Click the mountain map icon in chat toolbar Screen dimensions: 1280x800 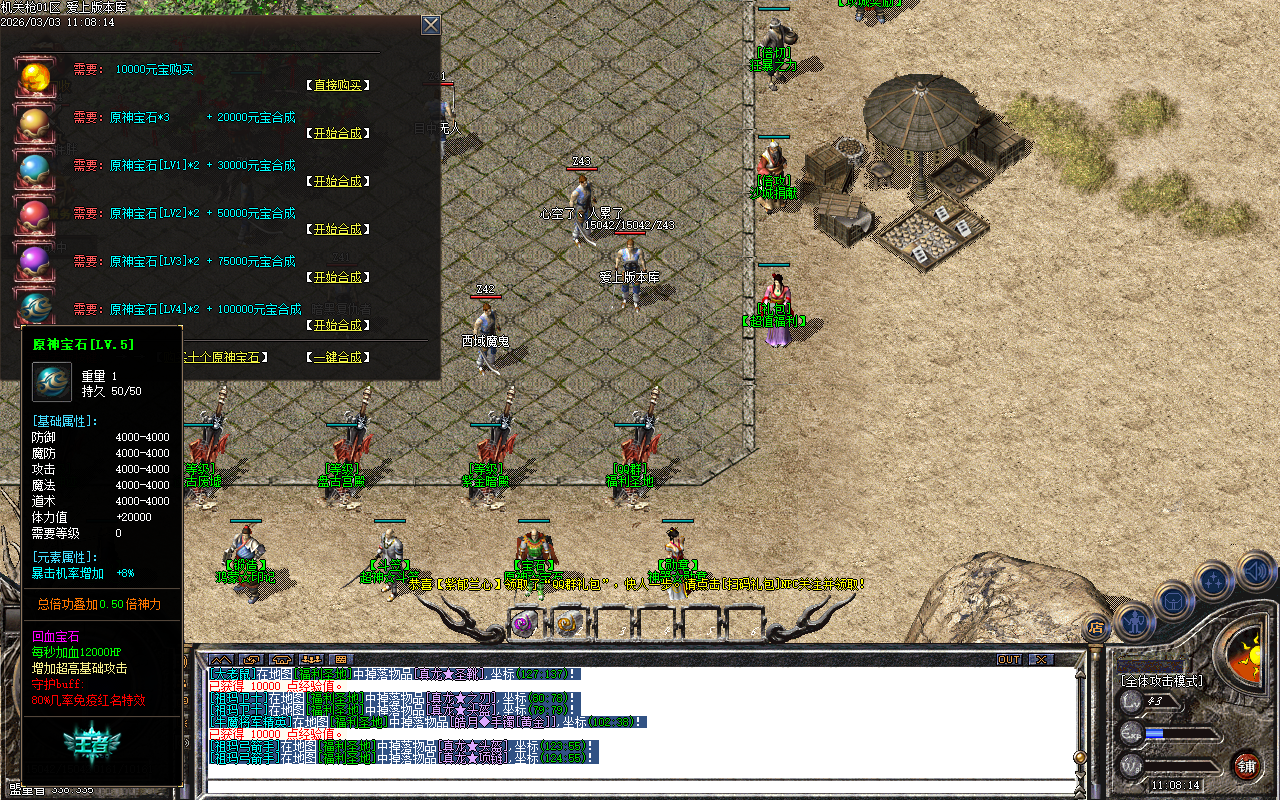point(220,658)
